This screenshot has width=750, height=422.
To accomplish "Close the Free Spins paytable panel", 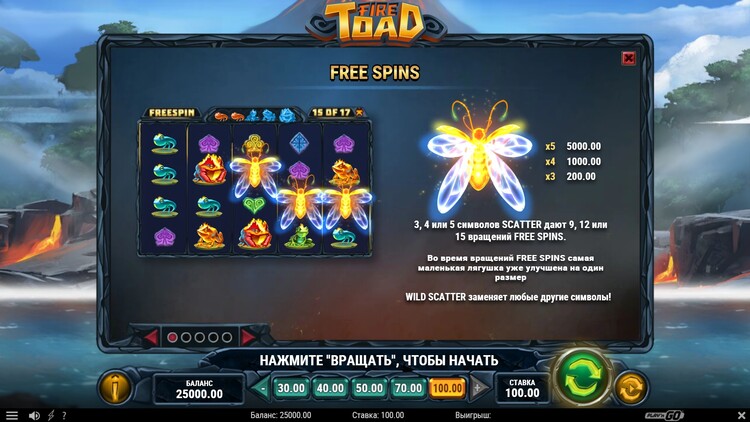I will click(x=628, y=58).
